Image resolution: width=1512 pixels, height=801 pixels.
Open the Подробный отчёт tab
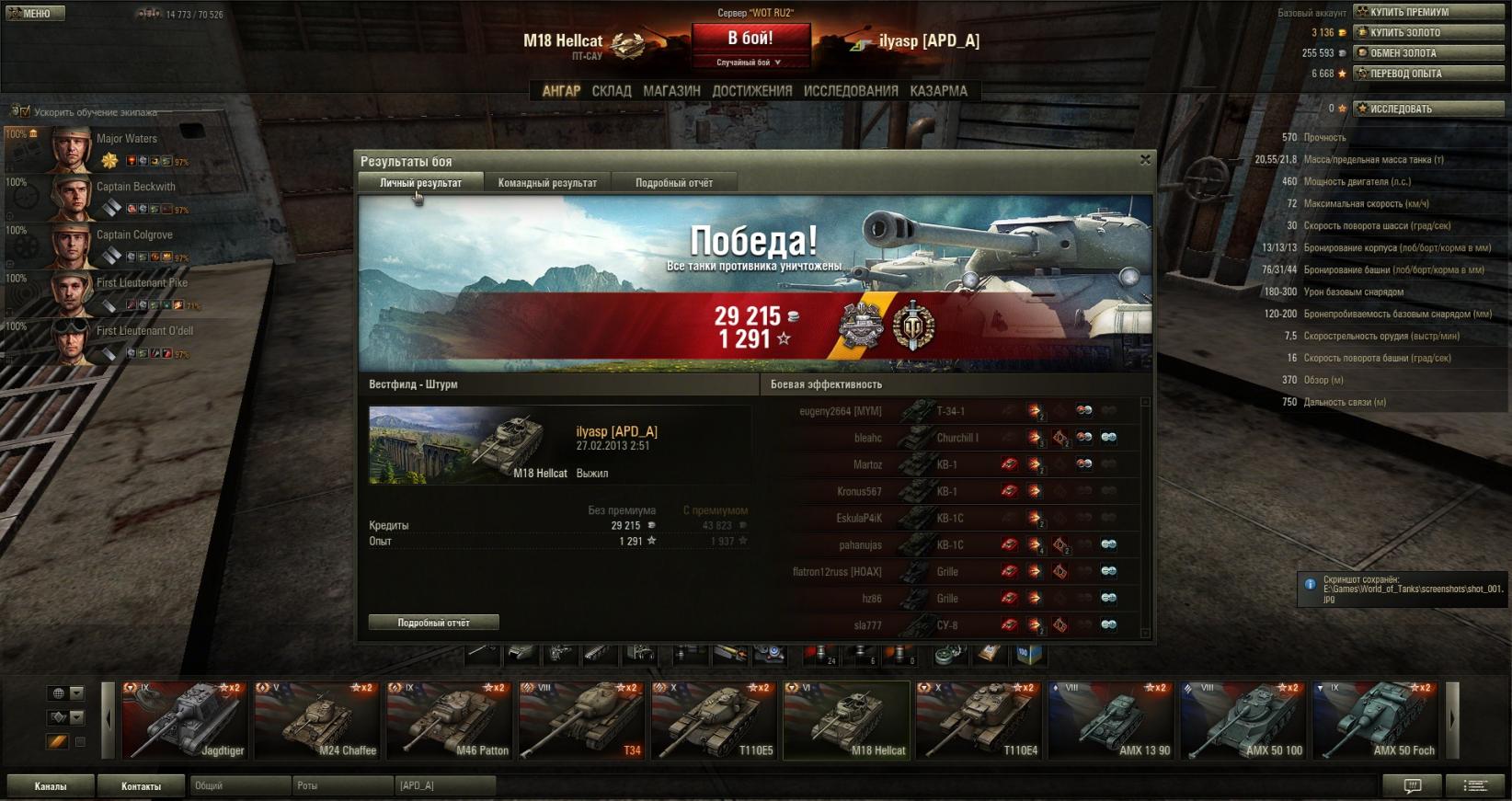click(673, 183)
